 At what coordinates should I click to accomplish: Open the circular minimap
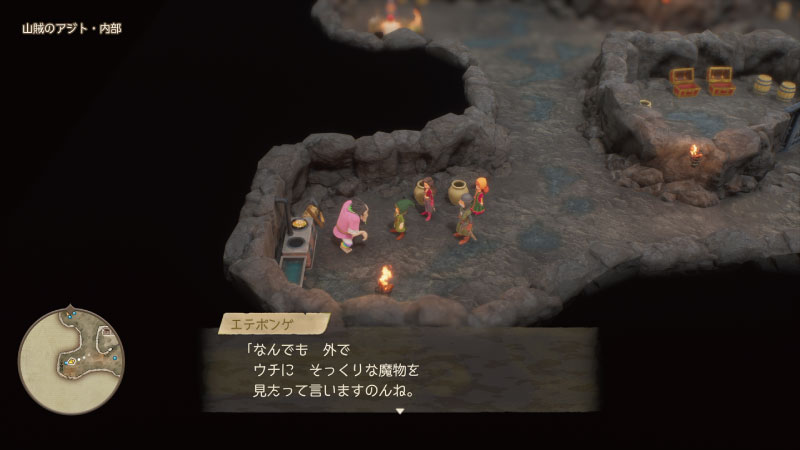(x=71, y=360)
